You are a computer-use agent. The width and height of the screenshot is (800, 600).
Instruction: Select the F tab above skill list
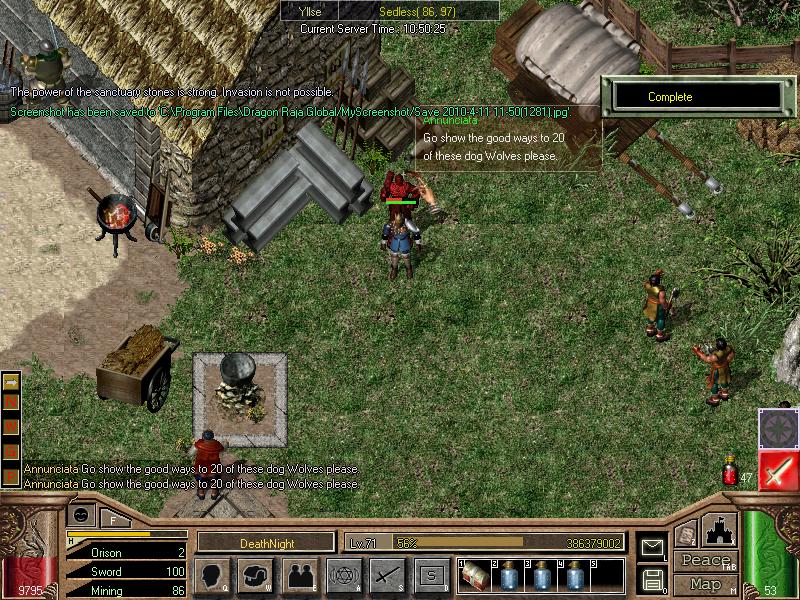(113, 519)
